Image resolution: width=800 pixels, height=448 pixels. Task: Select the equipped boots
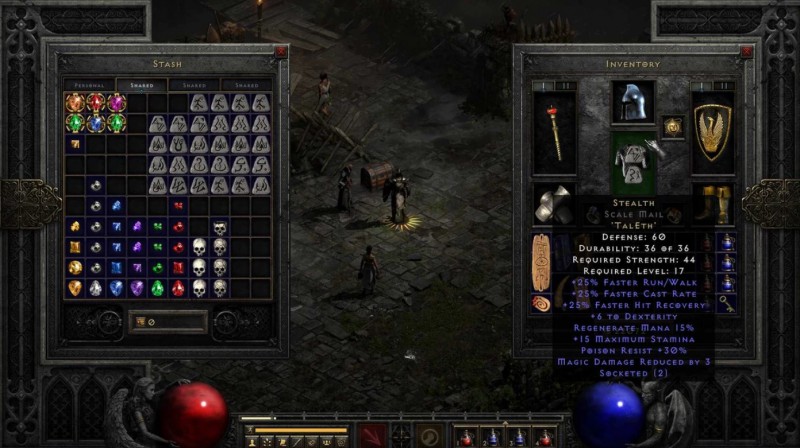pos(712,203)
